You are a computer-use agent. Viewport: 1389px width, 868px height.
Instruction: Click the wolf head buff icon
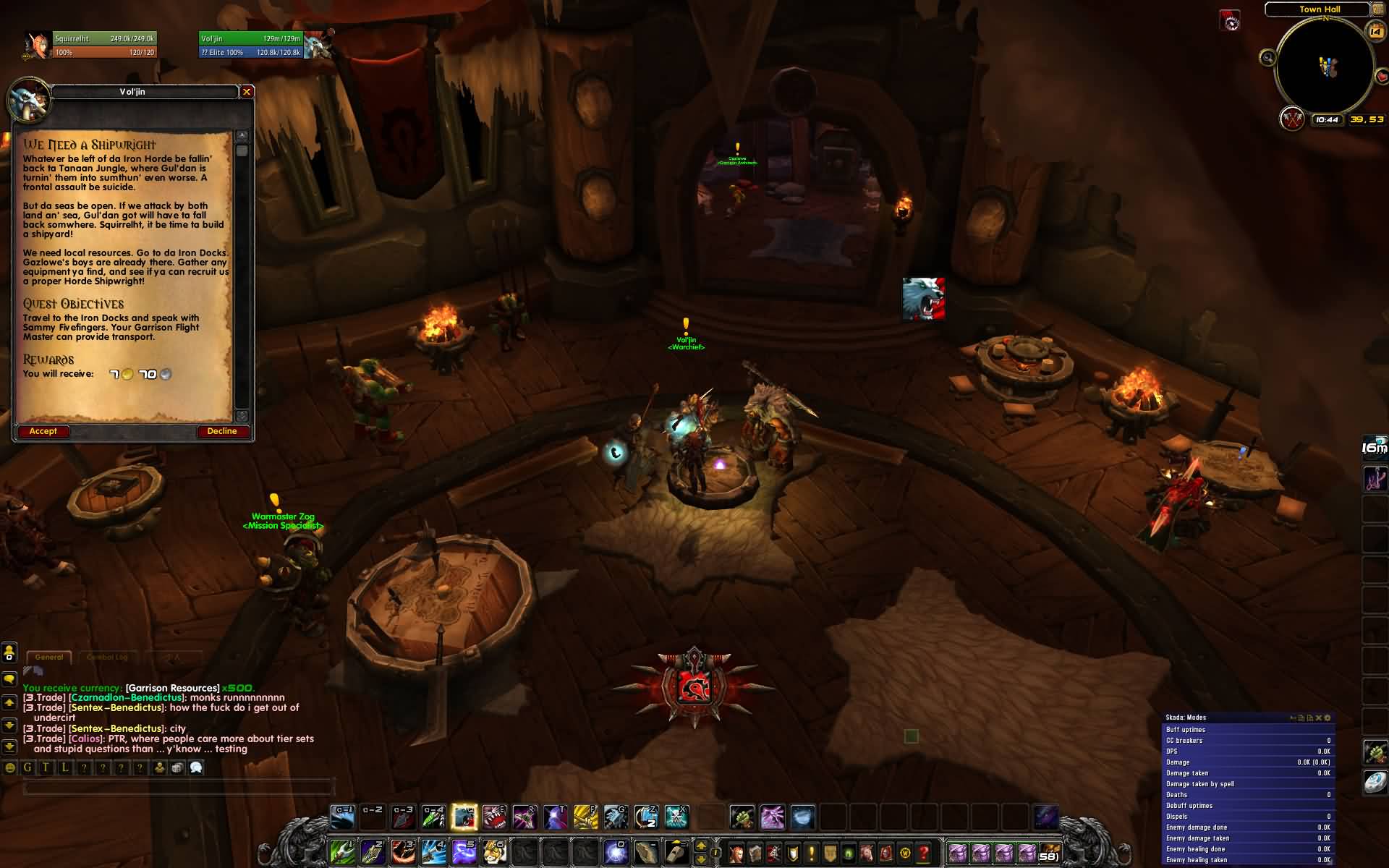(x=923, y=298)
